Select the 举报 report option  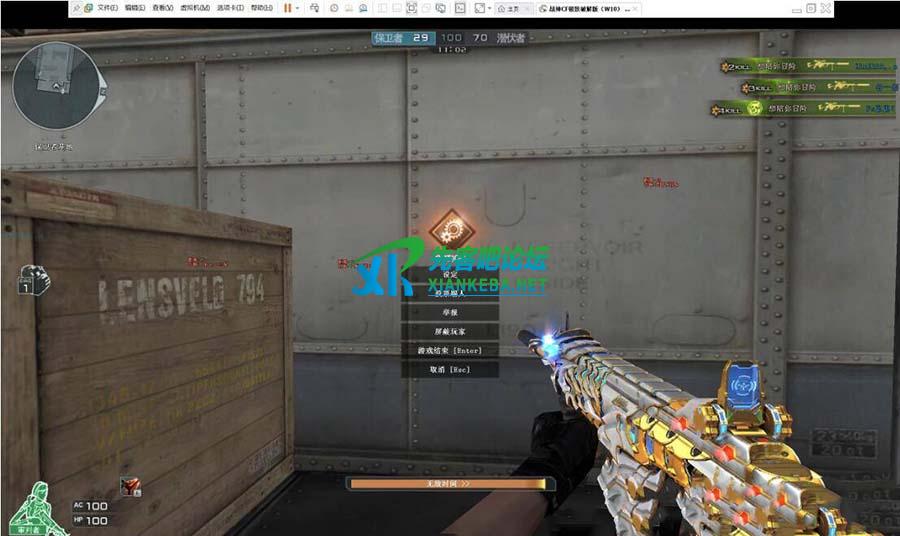pyautogui.click(x=448, y=312)
